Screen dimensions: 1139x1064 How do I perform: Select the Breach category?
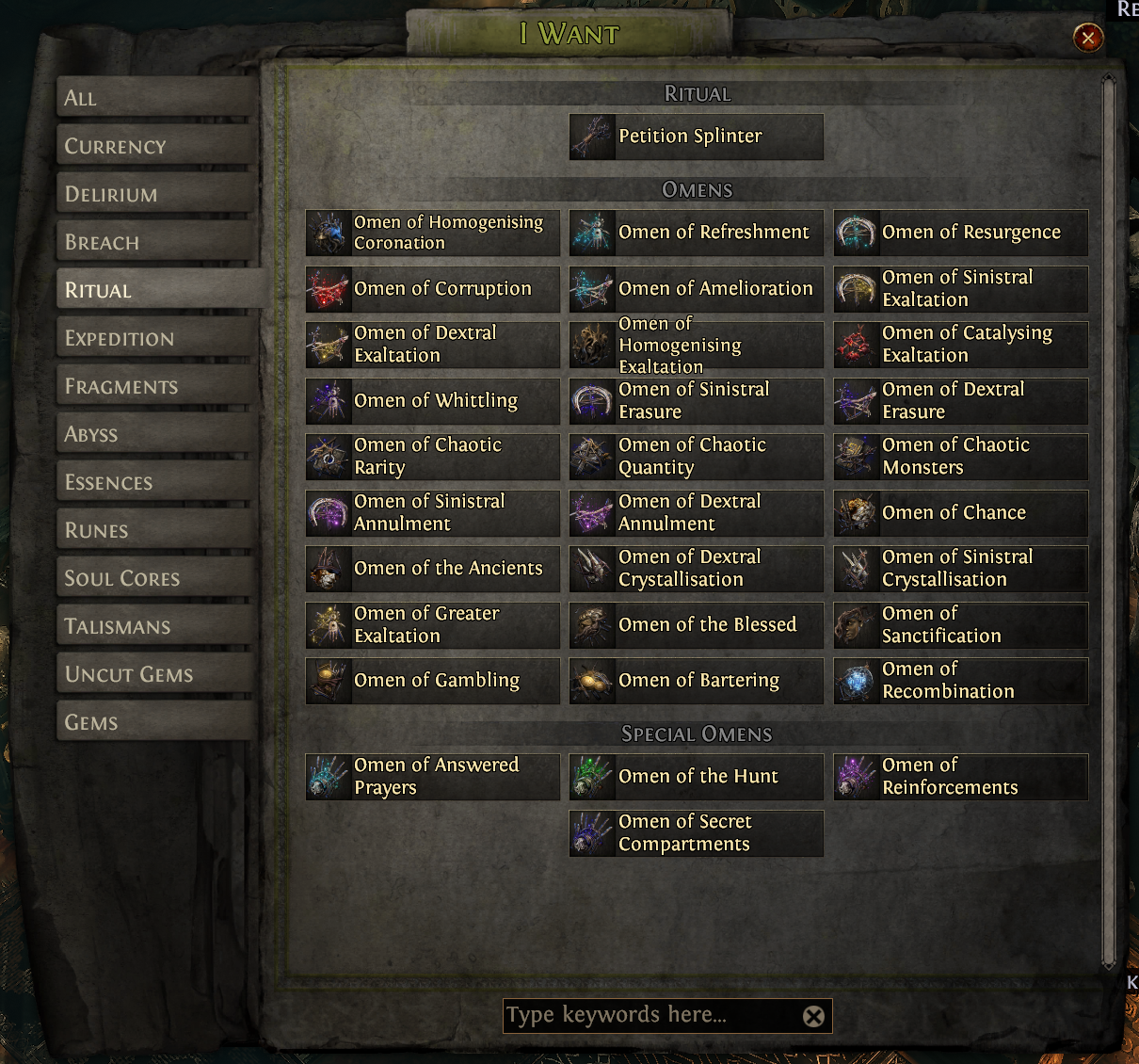click(156, 242)
